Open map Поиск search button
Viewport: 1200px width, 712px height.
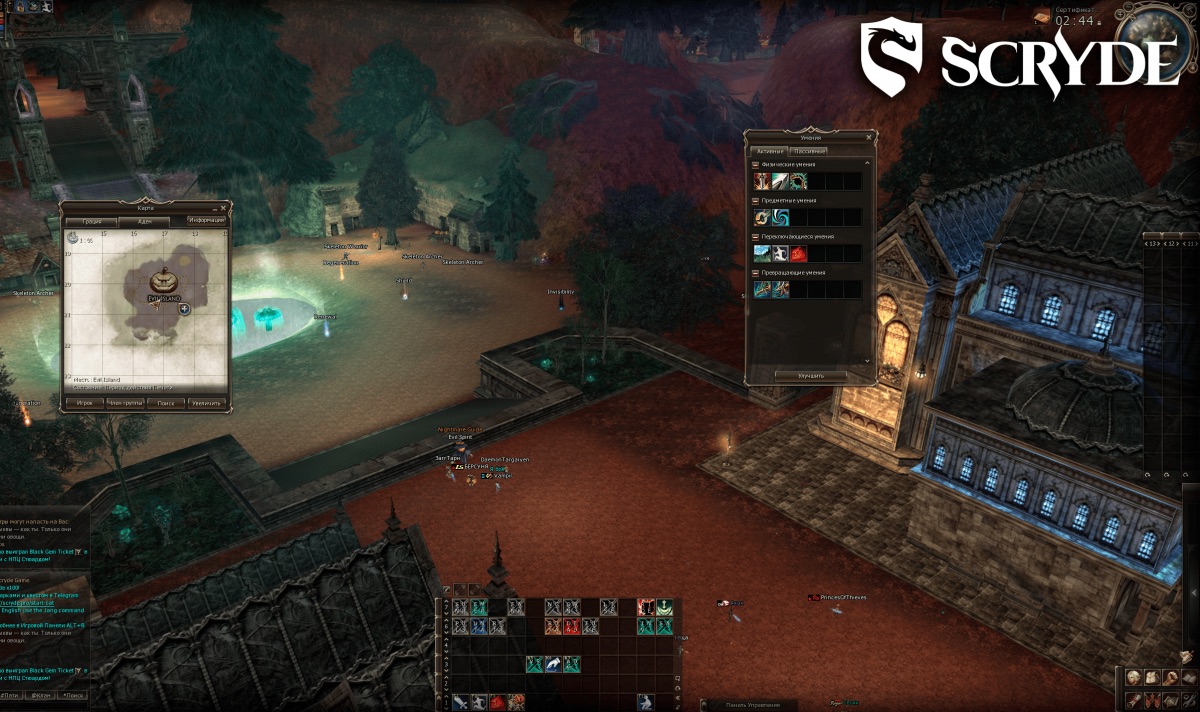(166, 402)
